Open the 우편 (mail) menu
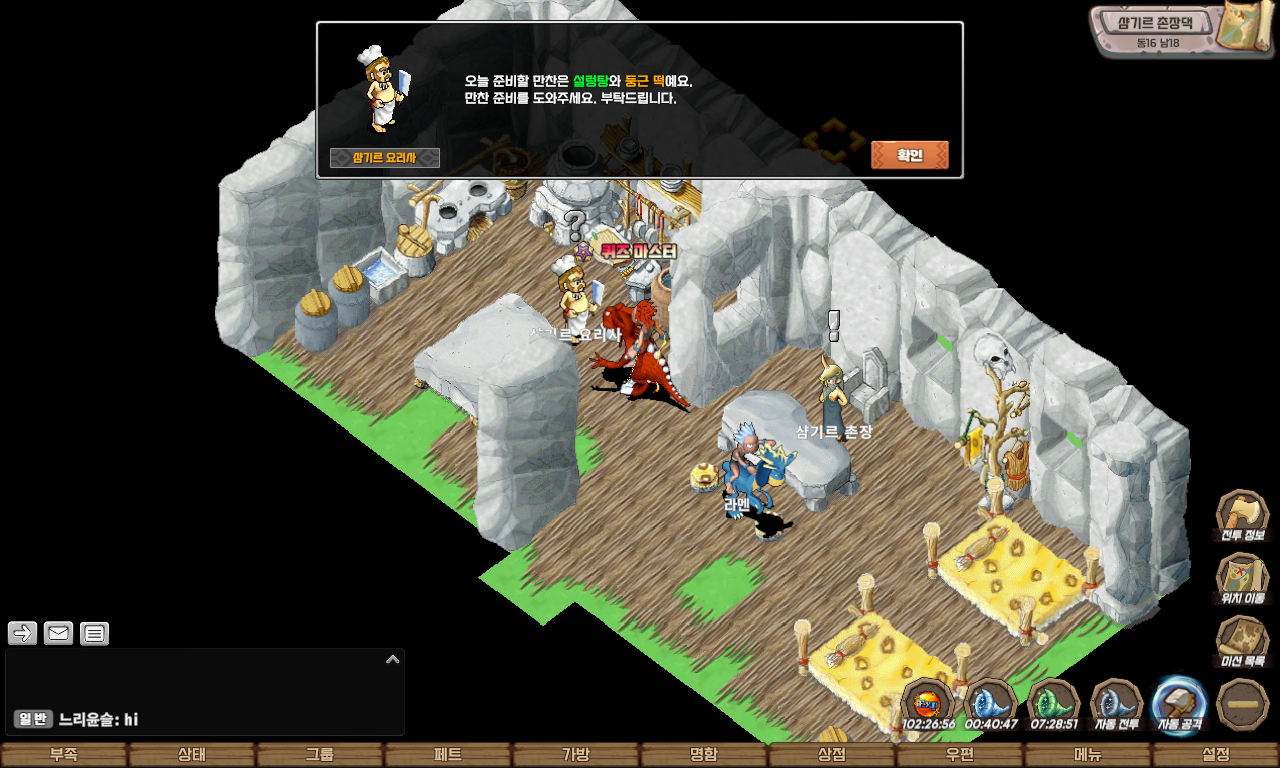This screenshot has height=768, width=1280. 960,755
